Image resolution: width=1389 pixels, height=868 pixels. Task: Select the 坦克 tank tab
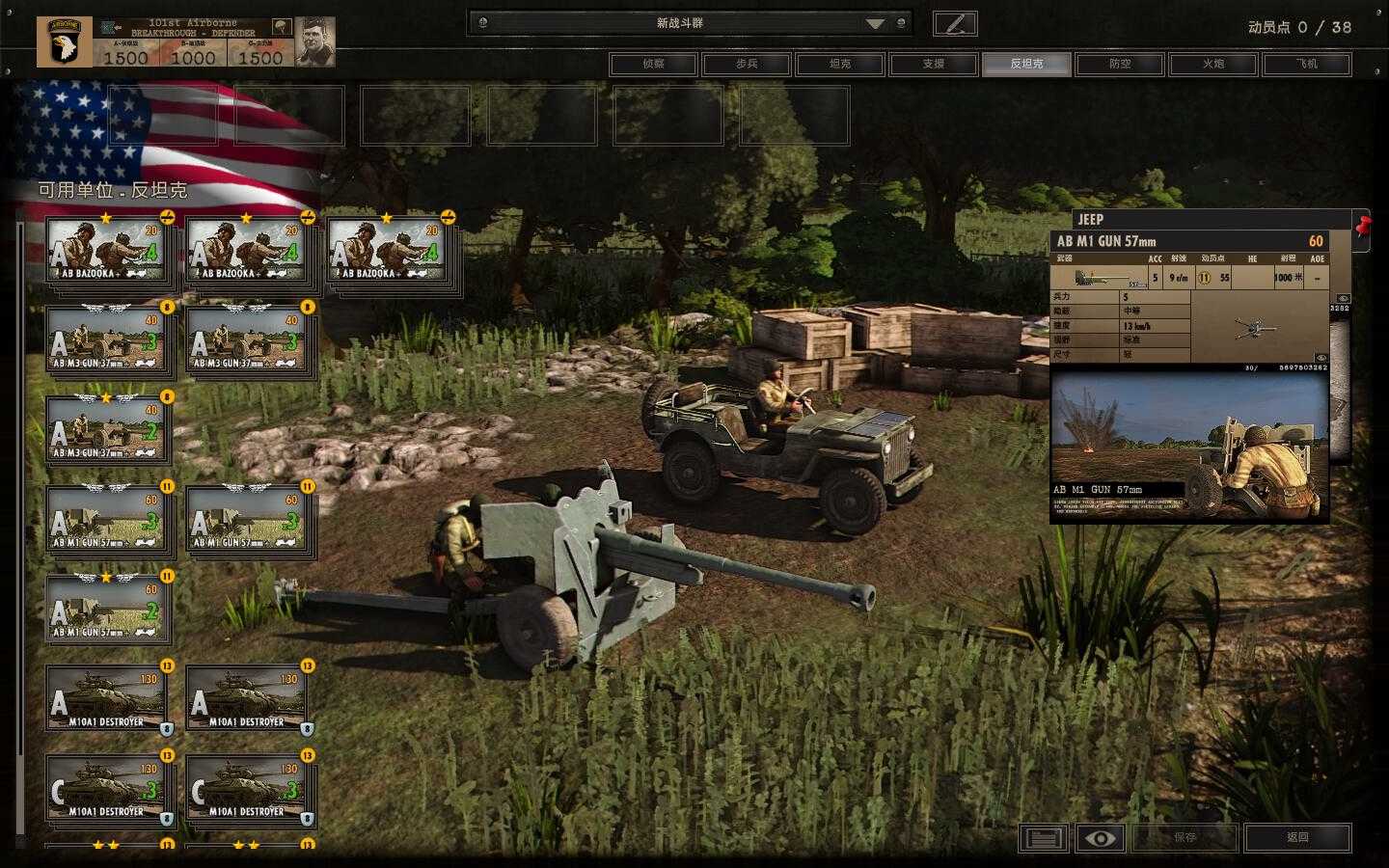(840, 64)
